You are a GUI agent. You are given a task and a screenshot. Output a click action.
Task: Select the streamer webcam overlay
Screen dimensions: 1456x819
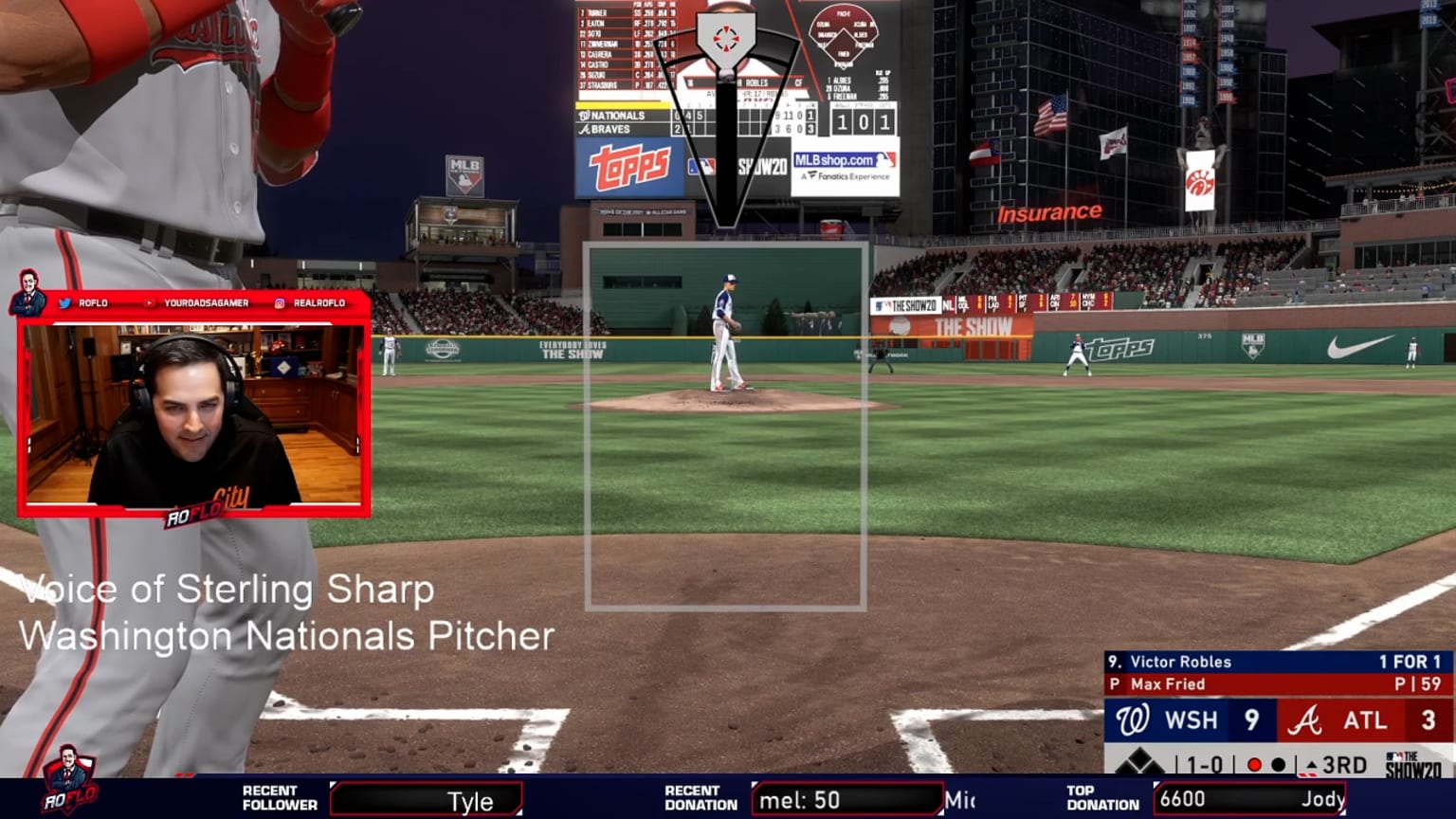(194, 414)
